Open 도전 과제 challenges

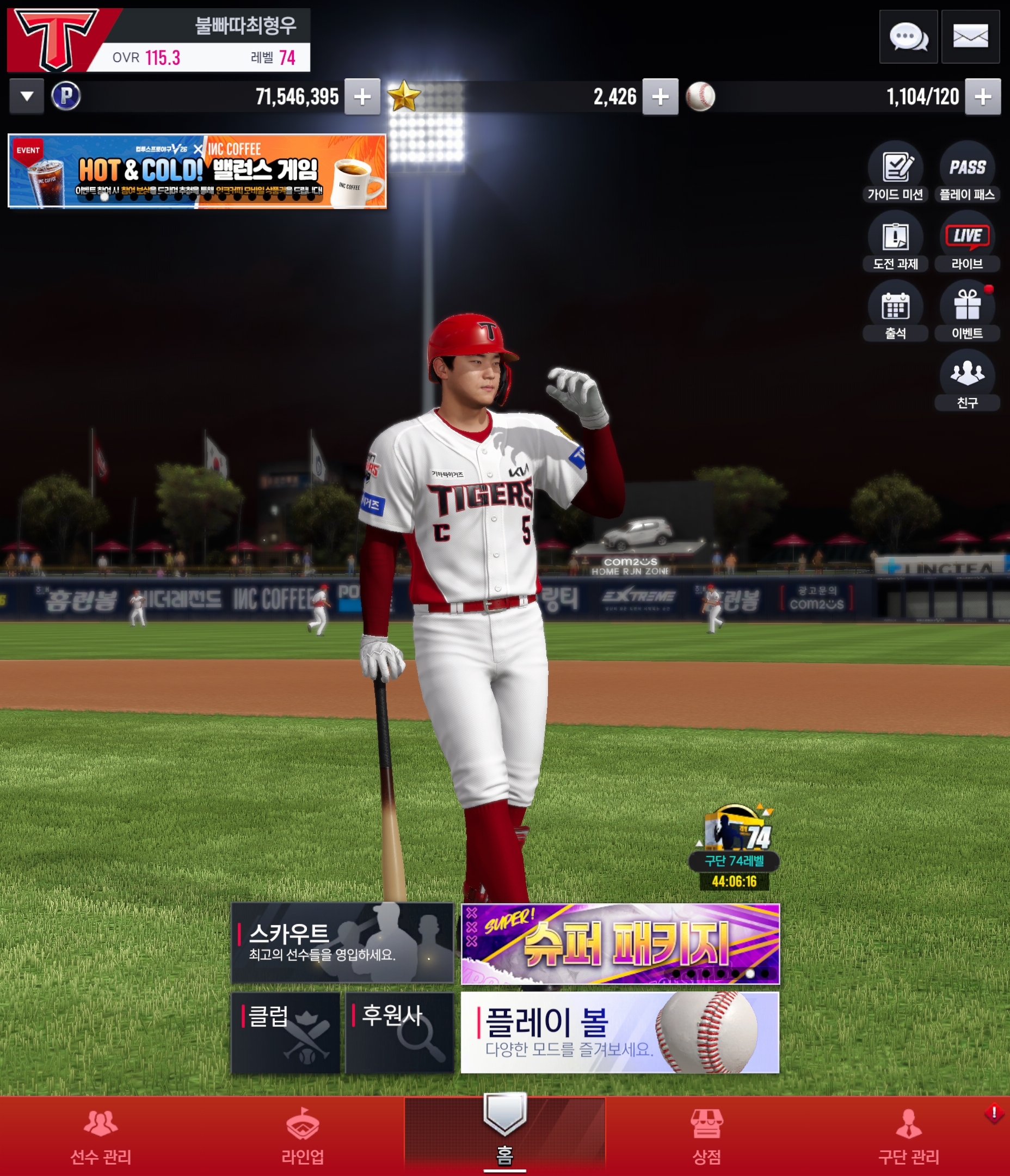click(x=895, y=241)
